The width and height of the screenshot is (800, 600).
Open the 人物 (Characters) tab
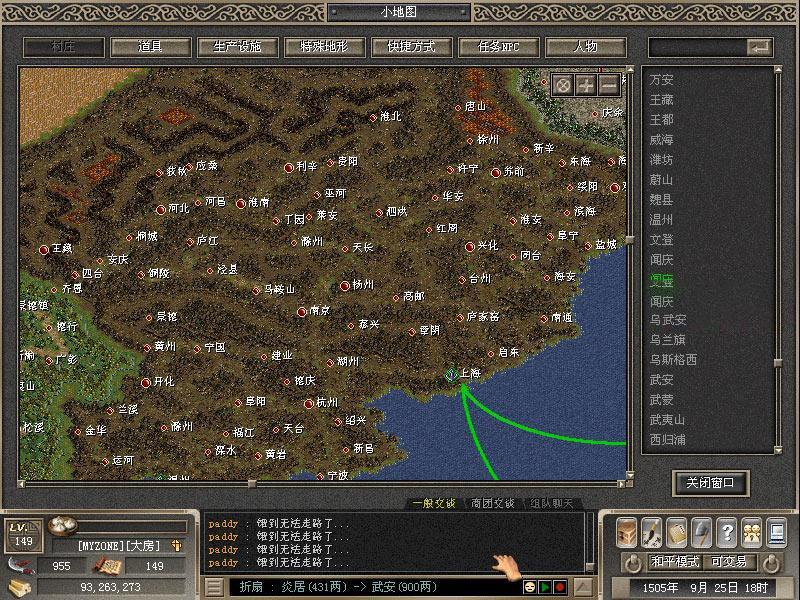tap(585, 47)
